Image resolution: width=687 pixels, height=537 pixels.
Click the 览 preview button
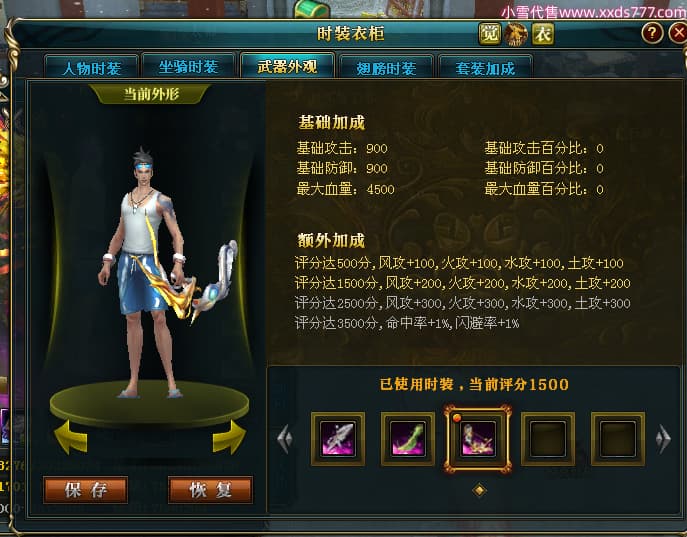(490, 33)
